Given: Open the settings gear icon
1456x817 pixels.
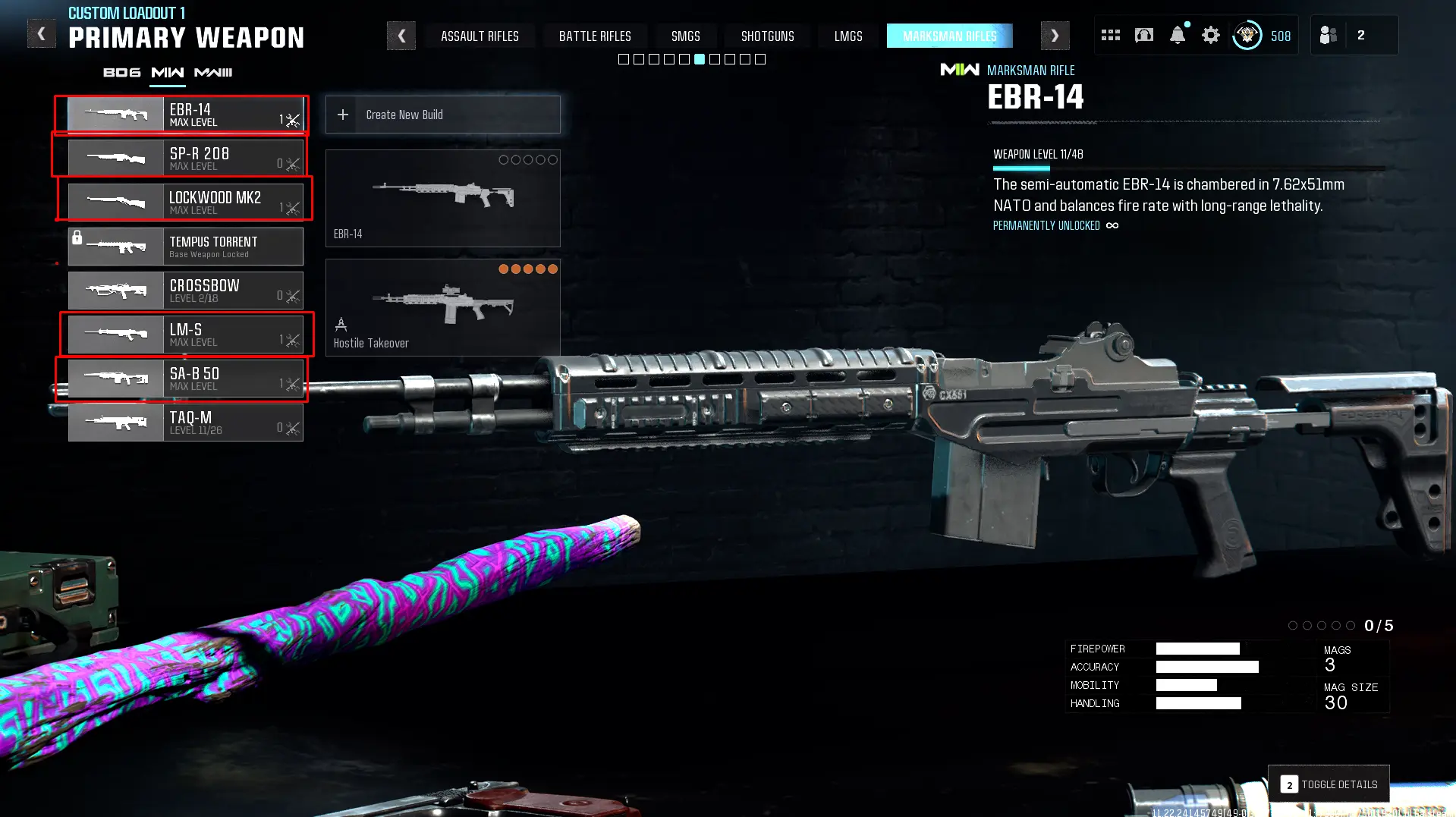Looking at the screenshot, I should pyautogui.click(x=1211, y=36).
